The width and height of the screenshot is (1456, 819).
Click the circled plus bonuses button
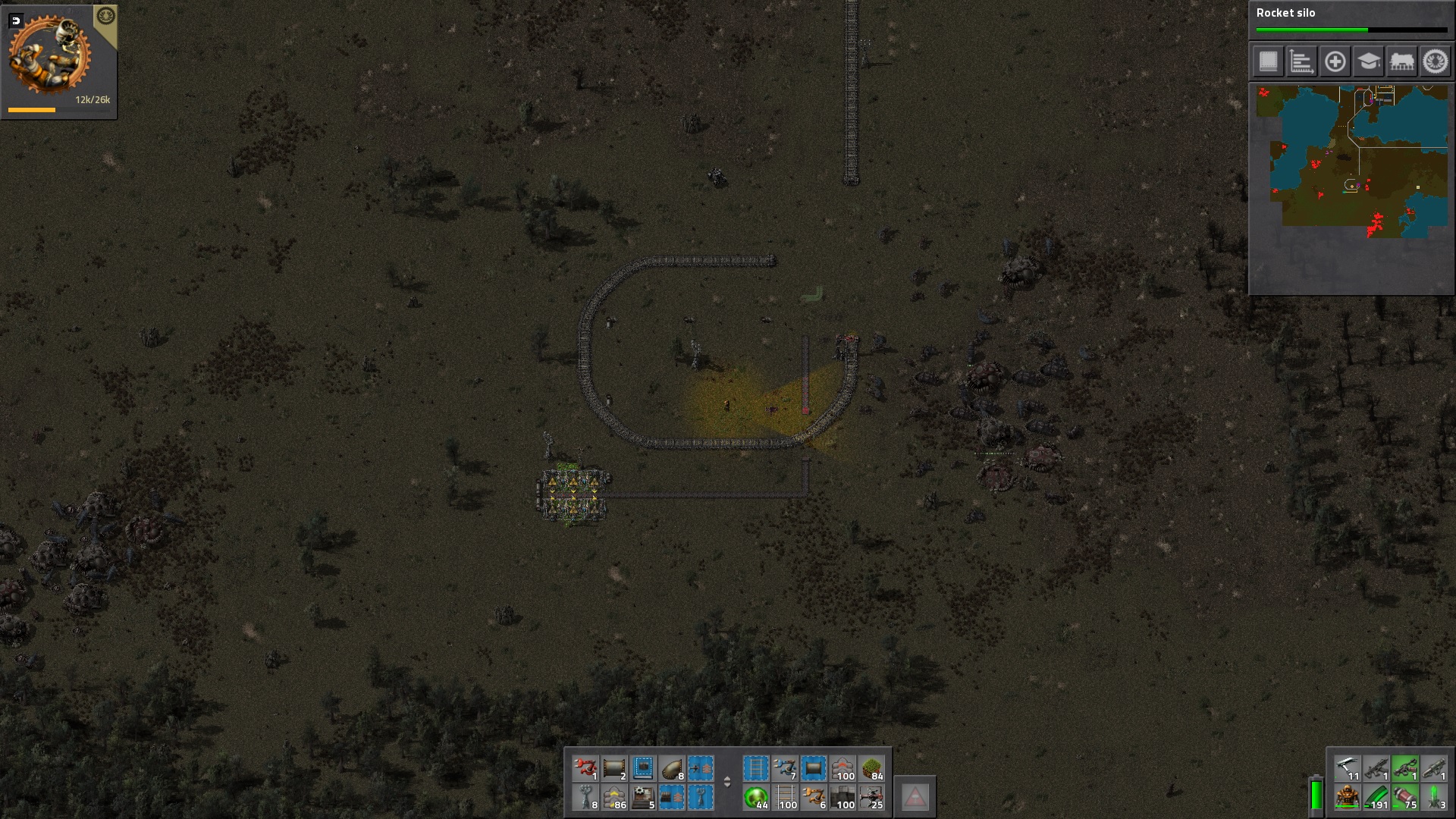click(1335, 61)
